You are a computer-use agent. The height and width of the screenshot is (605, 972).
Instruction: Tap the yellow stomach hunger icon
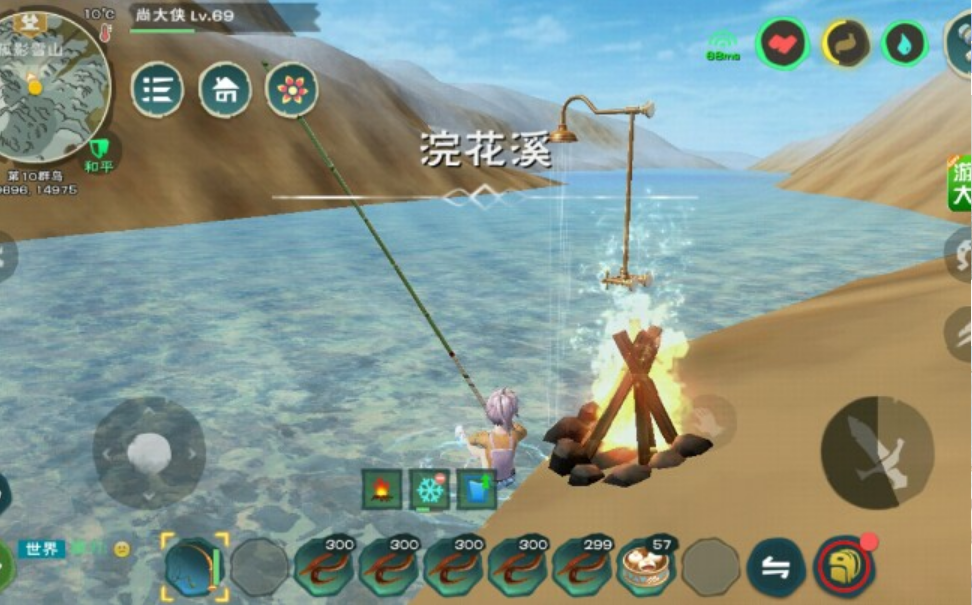tap(845, 44)
